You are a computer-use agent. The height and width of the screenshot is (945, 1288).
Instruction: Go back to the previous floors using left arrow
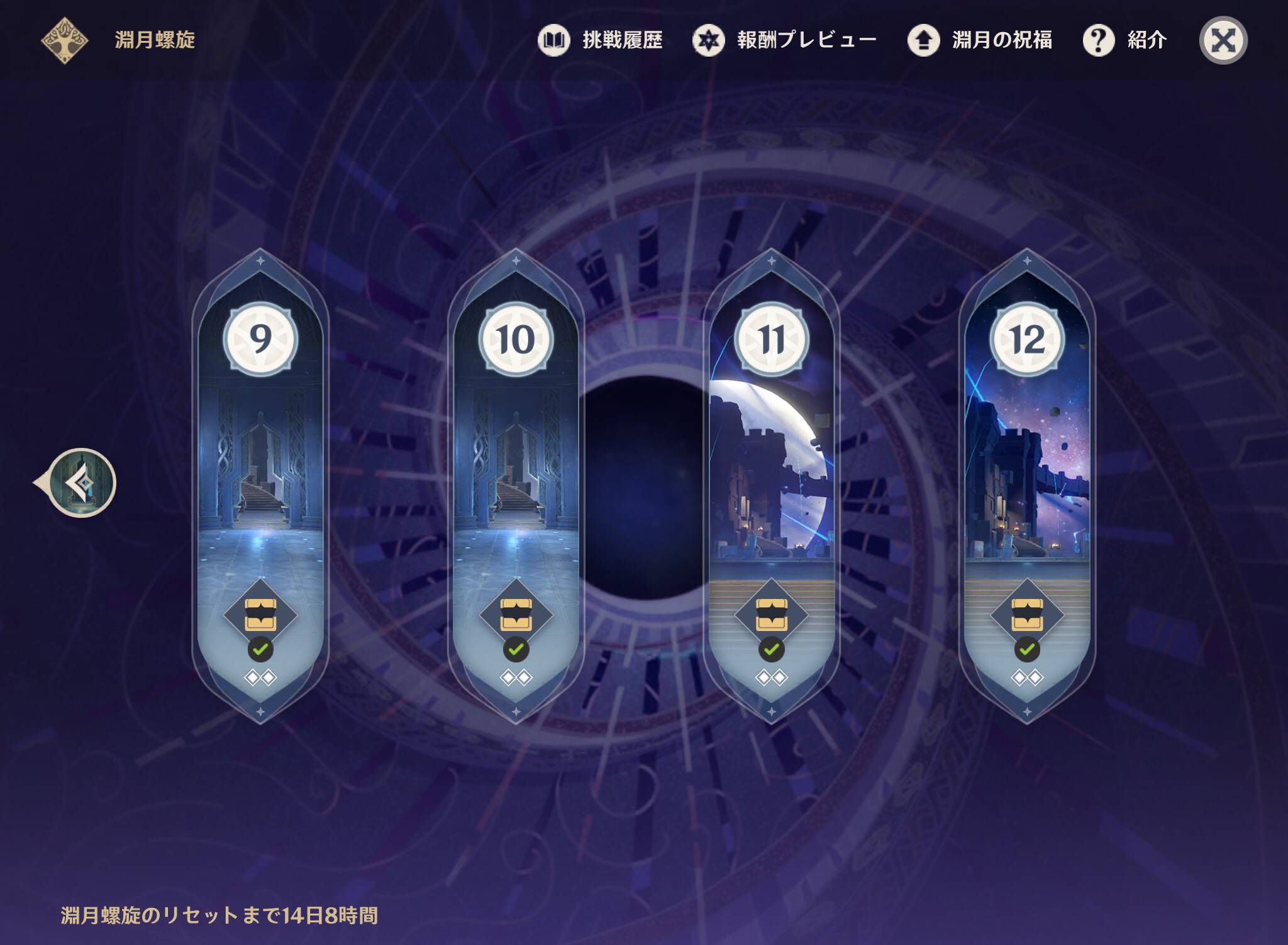point(80,483)
